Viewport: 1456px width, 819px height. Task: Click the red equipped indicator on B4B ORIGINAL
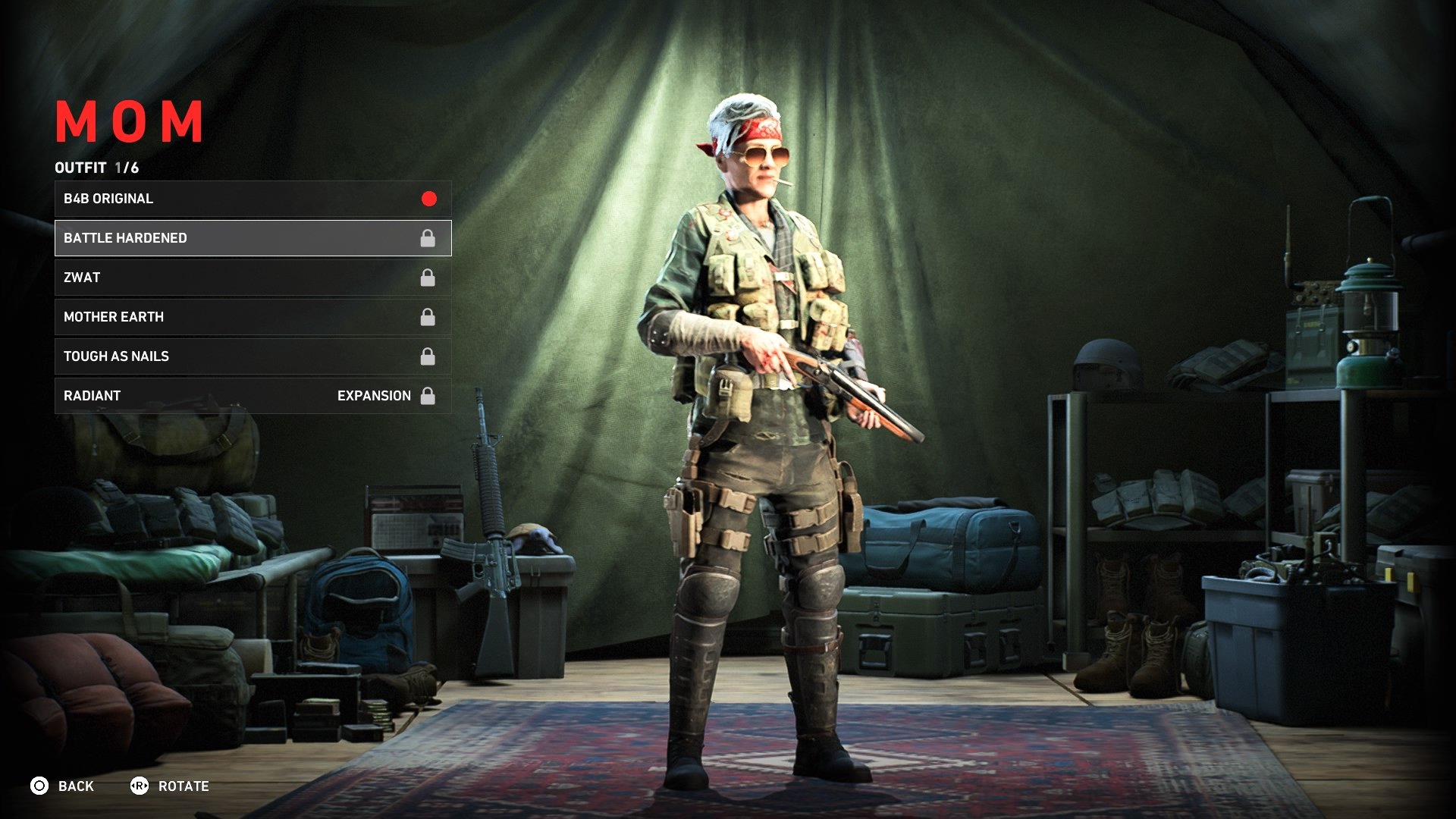coord(428,199)
